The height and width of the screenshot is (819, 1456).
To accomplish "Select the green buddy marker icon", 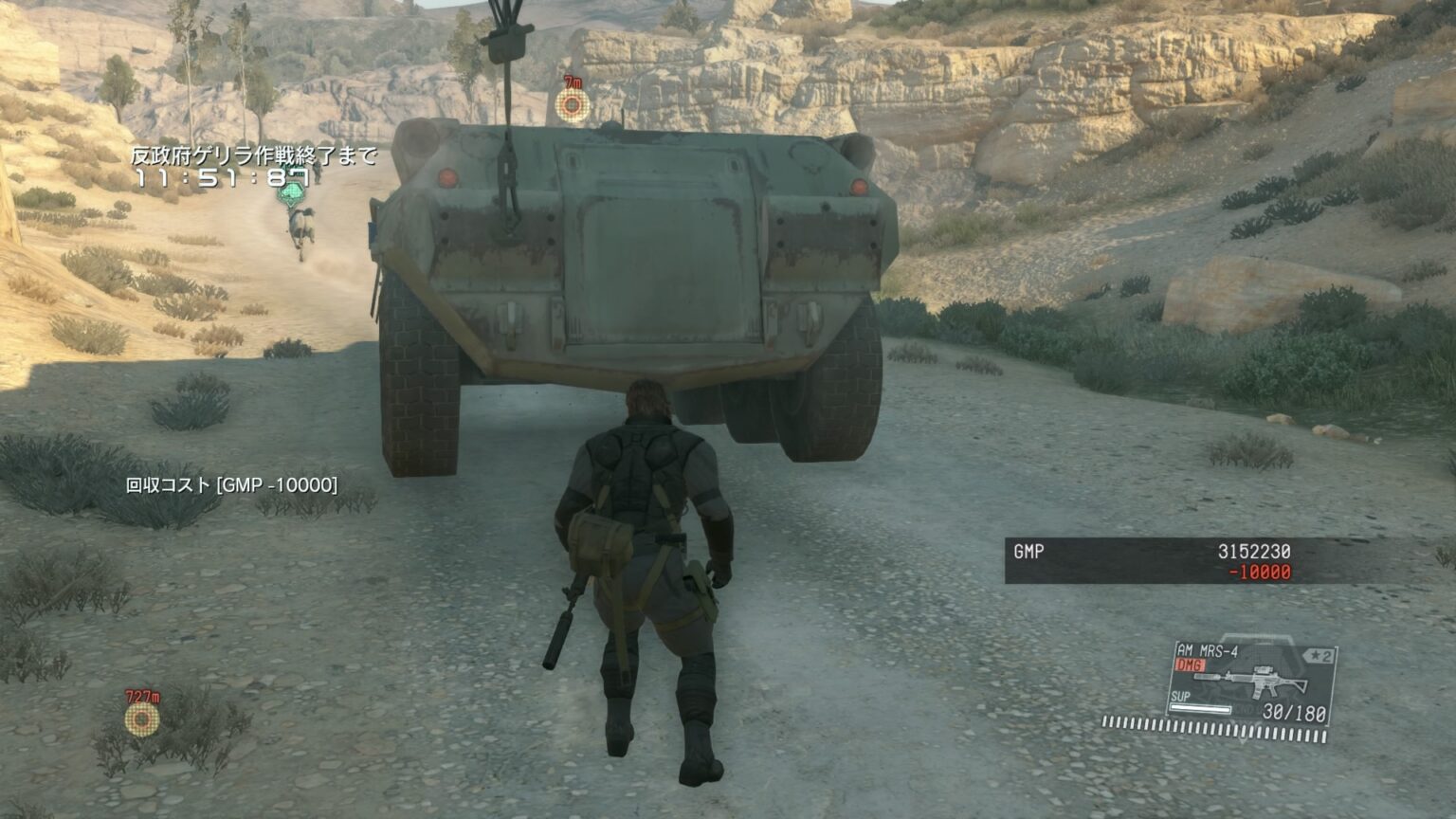I will pos(293,195).
